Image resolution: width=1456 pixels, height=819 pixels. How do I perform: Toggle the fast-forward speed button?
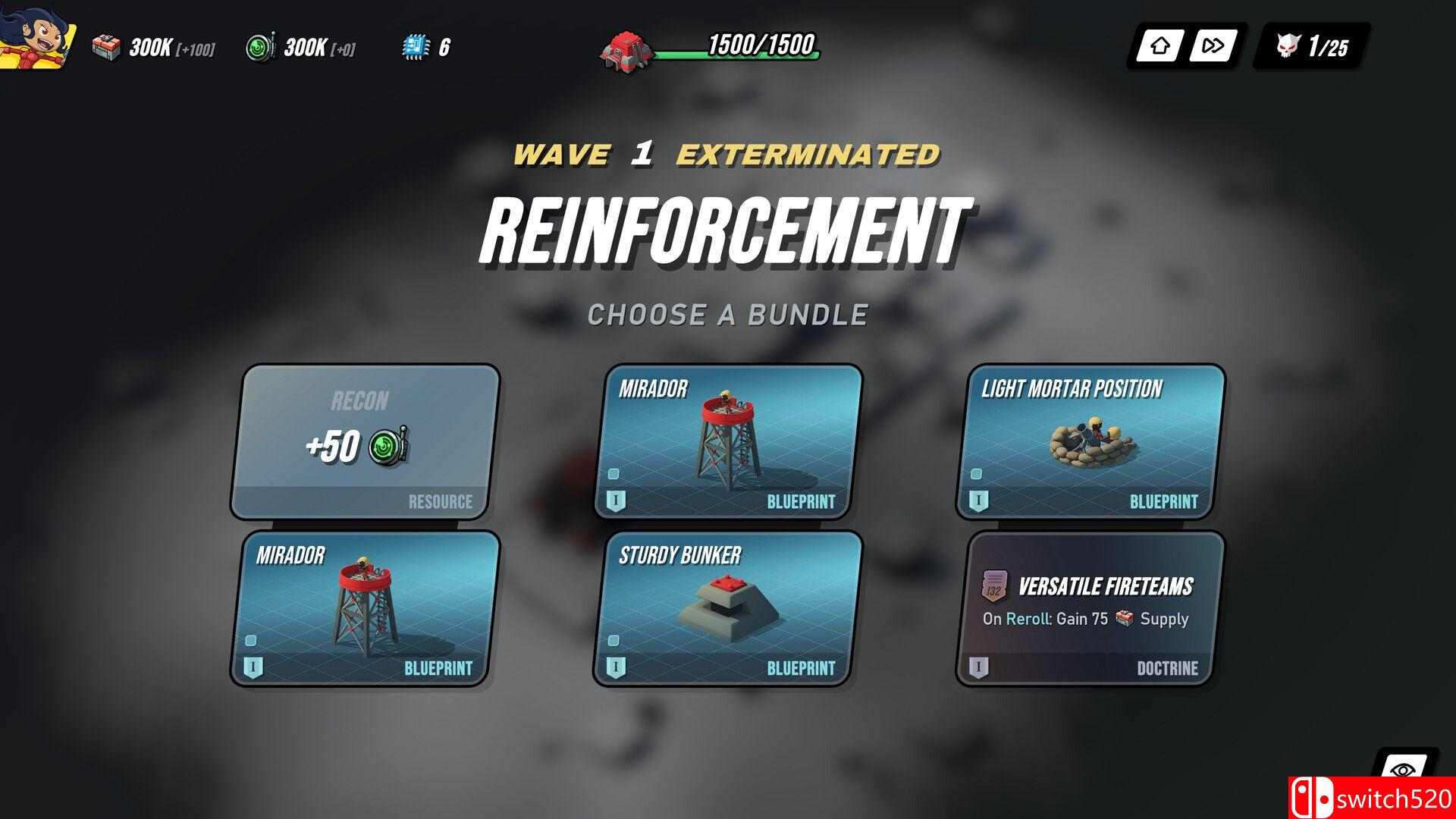click(1212, 46)
